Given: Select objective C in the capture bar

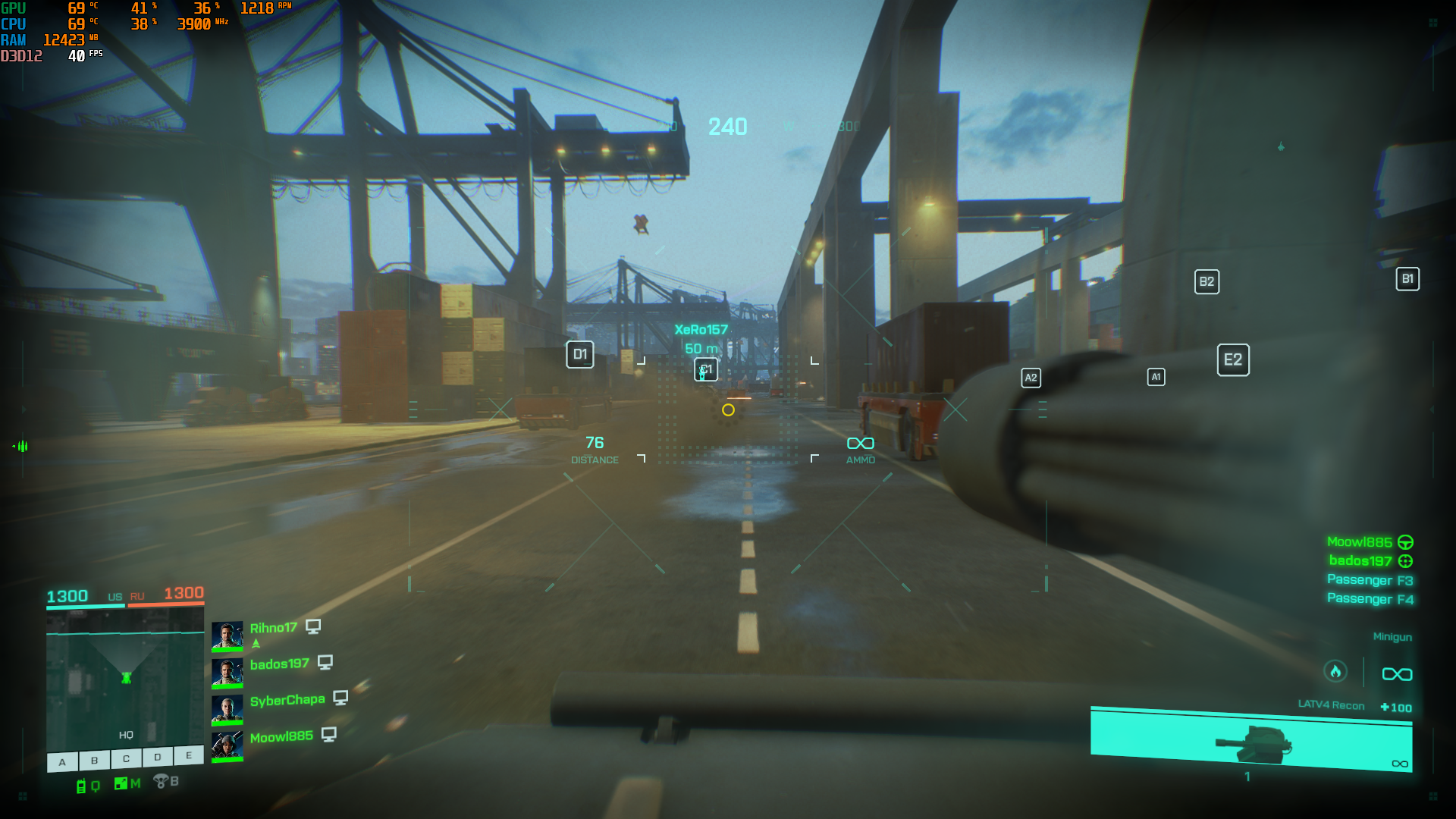Looking at the screenshot, I should click(126, 758).
